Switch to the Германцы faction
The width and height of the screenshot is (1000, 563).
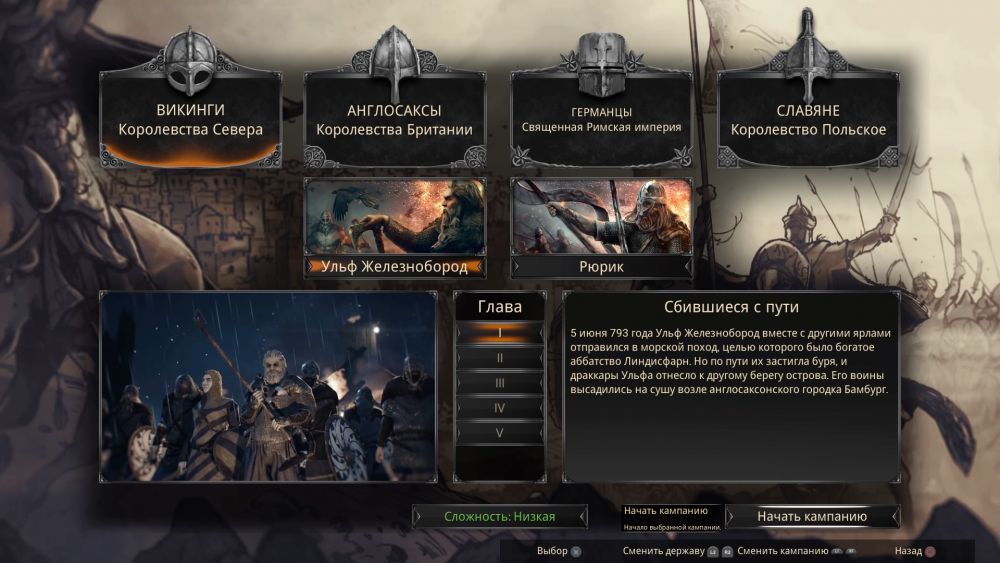601,120
